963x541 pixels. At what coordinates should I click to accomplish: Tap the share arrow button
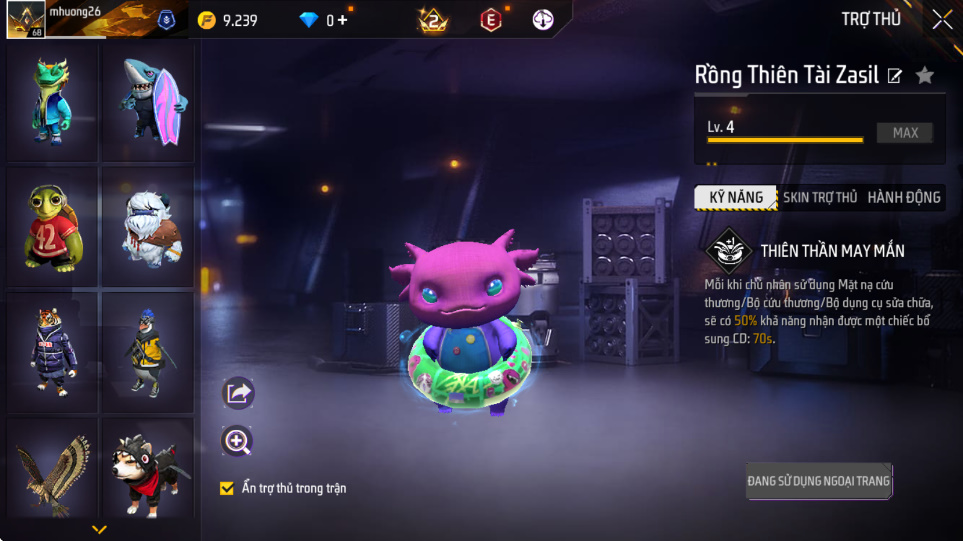(x=237, y=393)
